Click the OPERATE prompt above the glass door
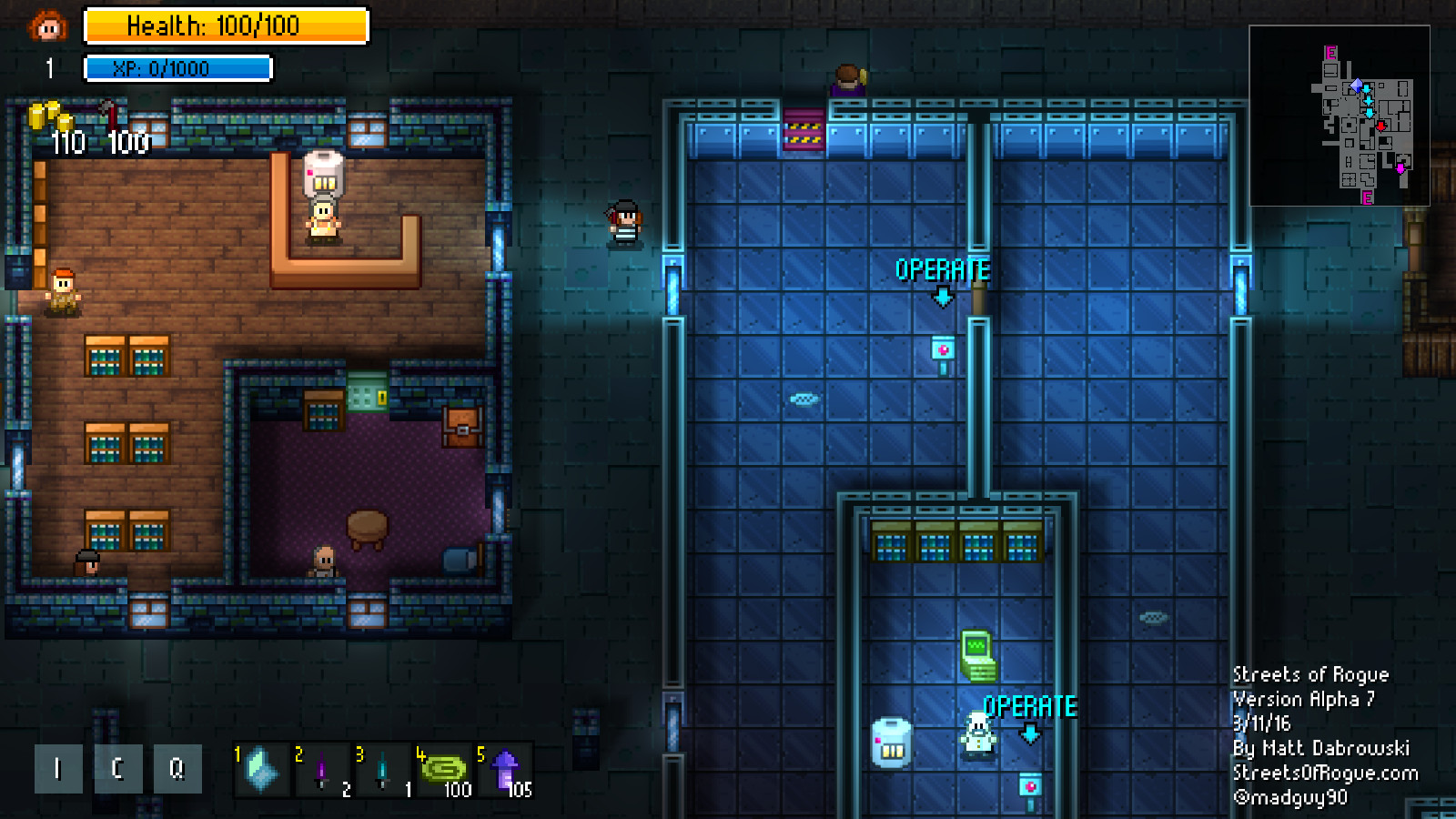 pos(942,269)
